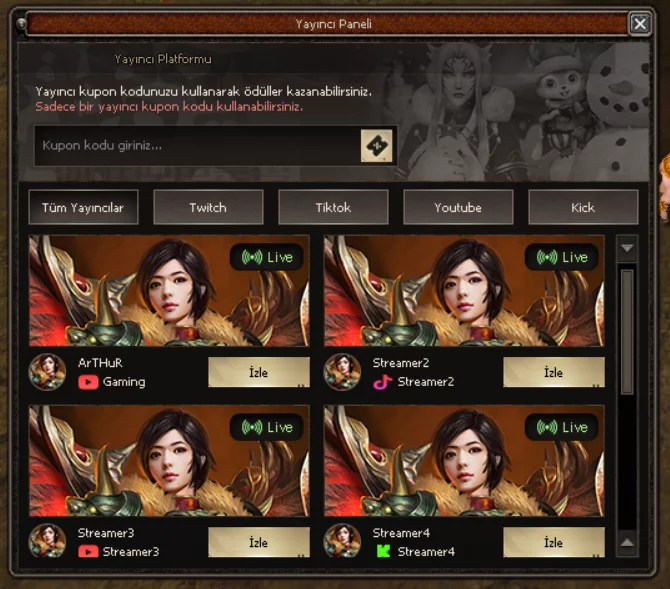
Task: Open Streamer3's stream via İzle
Action: click(x=258, y=542)
